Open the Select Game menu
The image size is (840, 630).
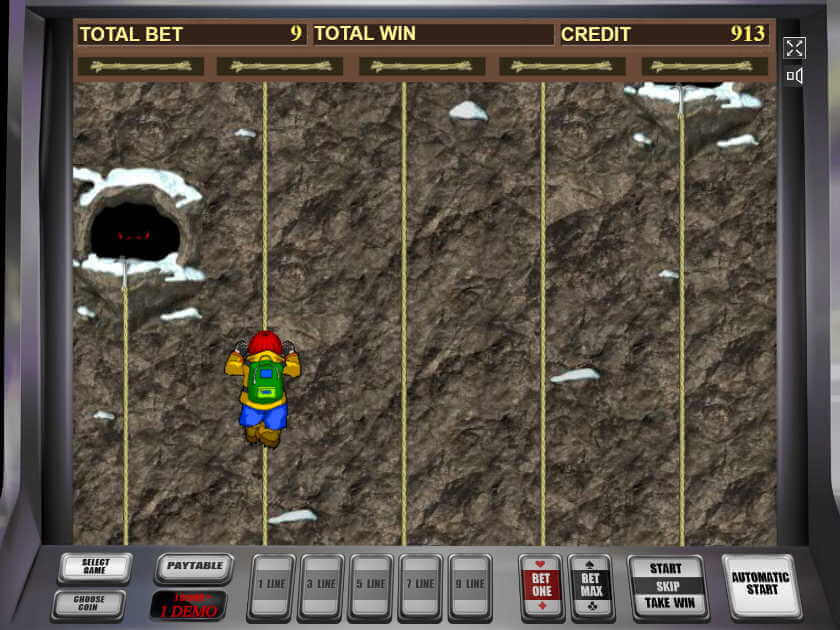pyautogui.click(x=95, y=567)
